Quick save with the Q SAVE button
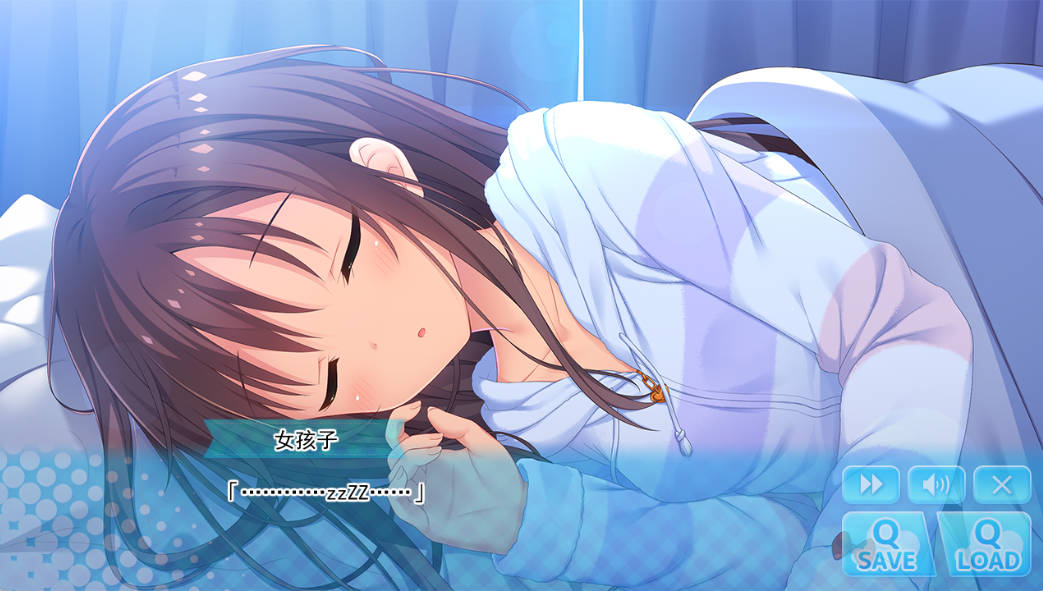The height and width of the screenshot is (591, 1043). [x=886, y=545]
